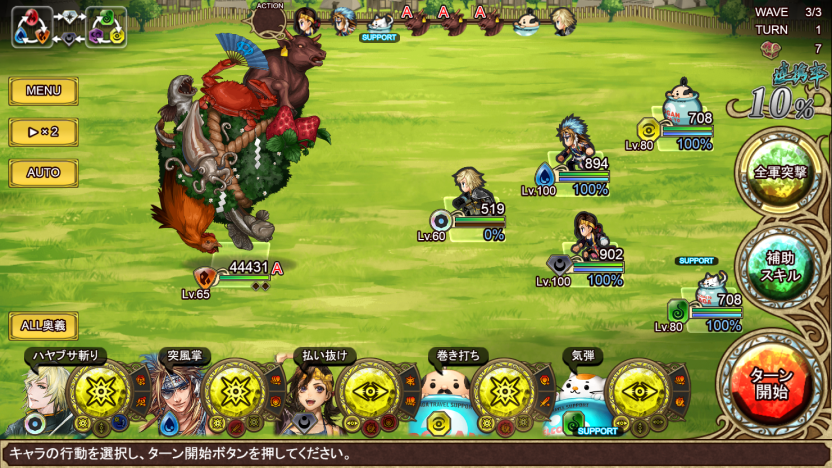Screen dimensions: 832x468
Task: Select the 気弾 support skill medallion
Action: coord(638,391)
